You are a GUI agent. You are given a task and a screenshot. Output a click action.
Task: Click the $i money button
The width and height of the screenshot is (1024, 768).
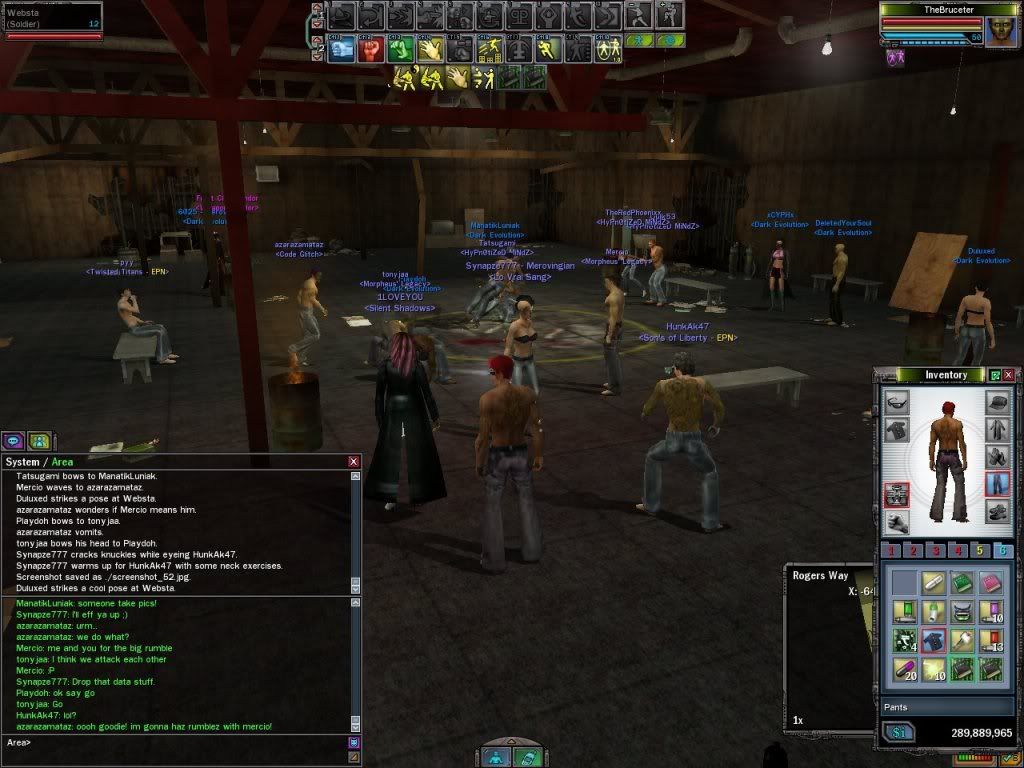coord(897,733)
